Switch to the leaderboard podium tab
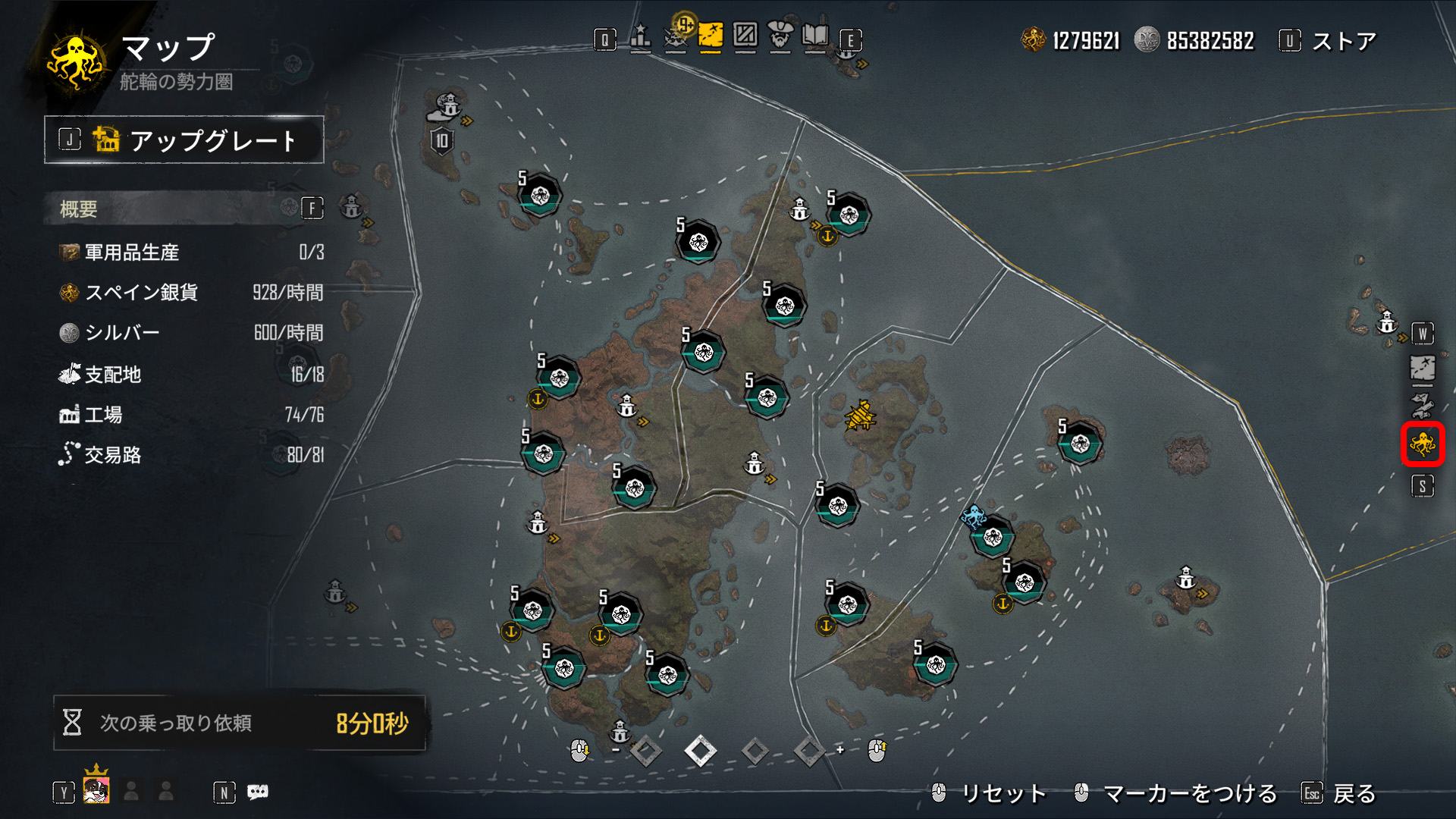This screenshot has width=1456, height=819. 641,38
